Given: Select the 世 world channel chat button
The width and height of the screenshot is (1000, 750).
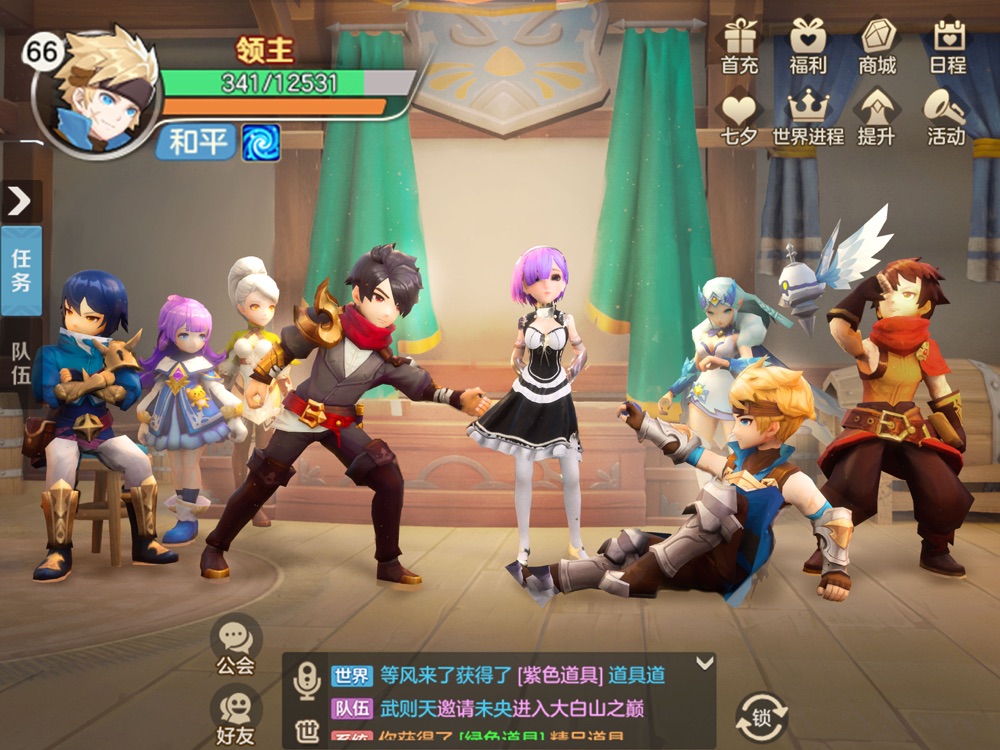Looking at the screenshot, I should click(307, 732).
